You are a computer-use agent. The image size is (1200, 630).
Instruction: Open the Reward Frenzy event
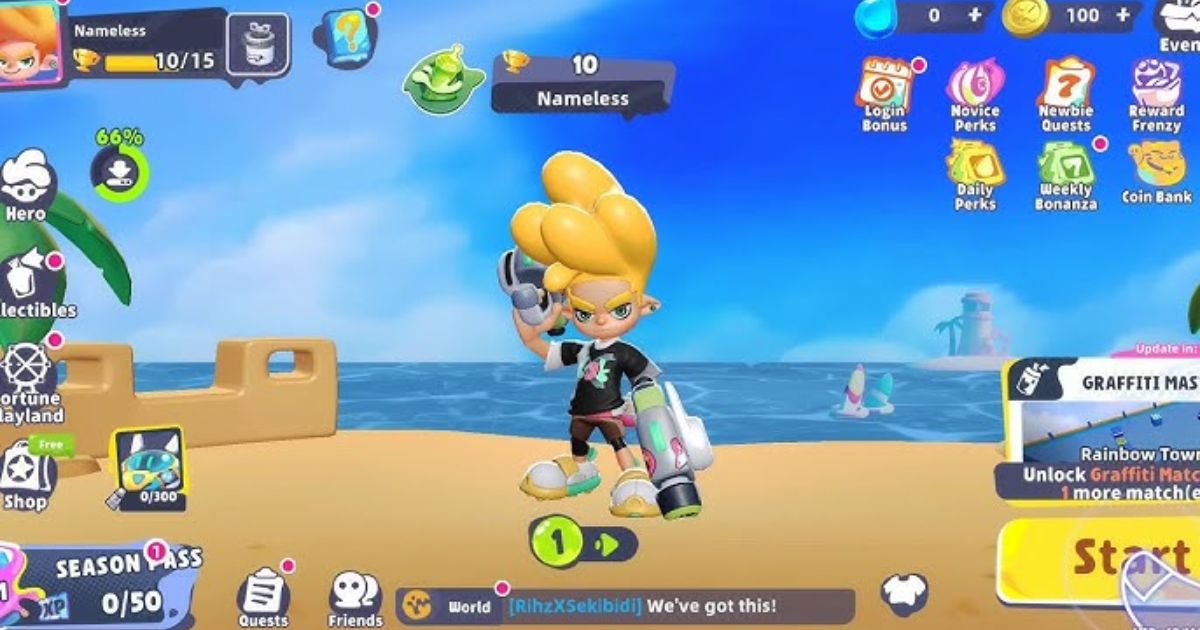pos(1157,93)
